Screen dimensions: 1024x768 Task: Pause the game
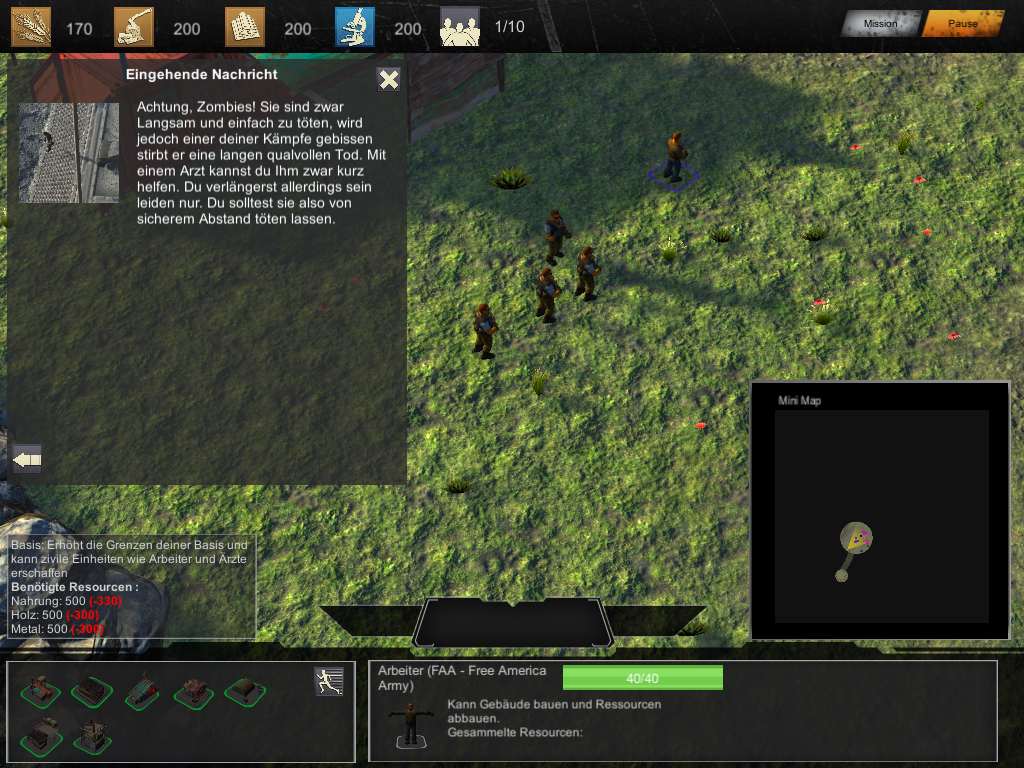pos(962,24)
